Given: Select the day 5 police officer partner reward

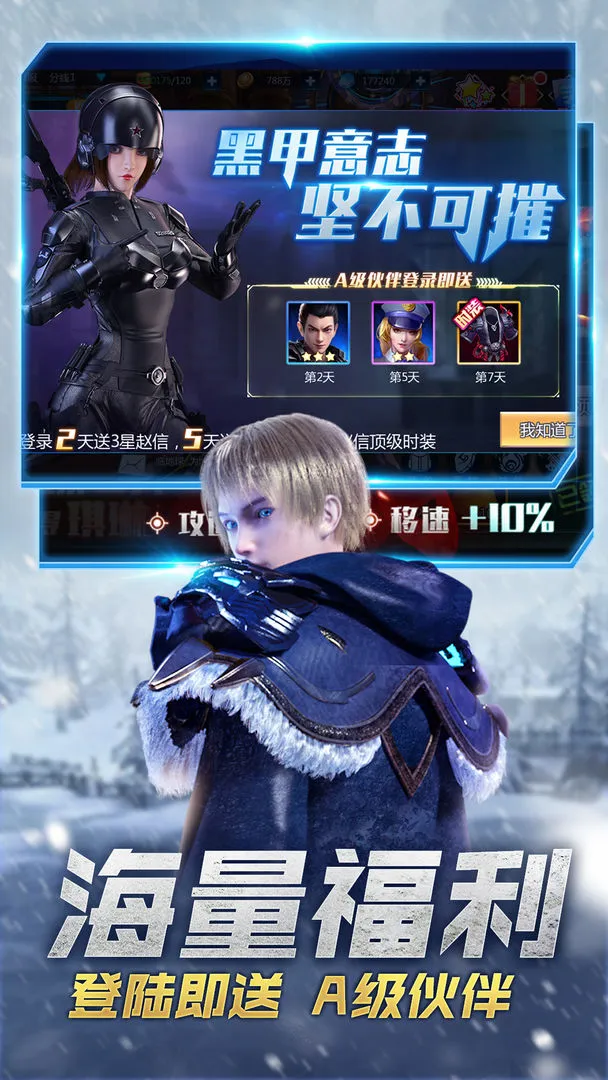Looking at the screenshot, I should click(403, 332).
